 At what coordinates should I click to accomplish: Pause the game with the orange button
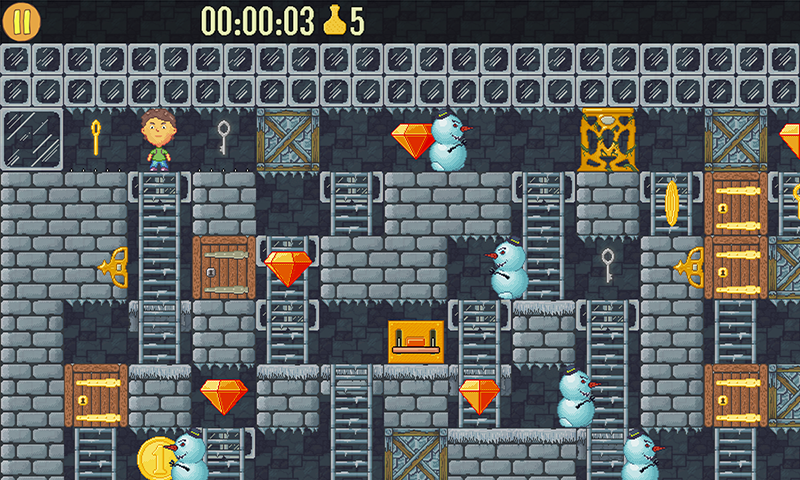[22, 22]
